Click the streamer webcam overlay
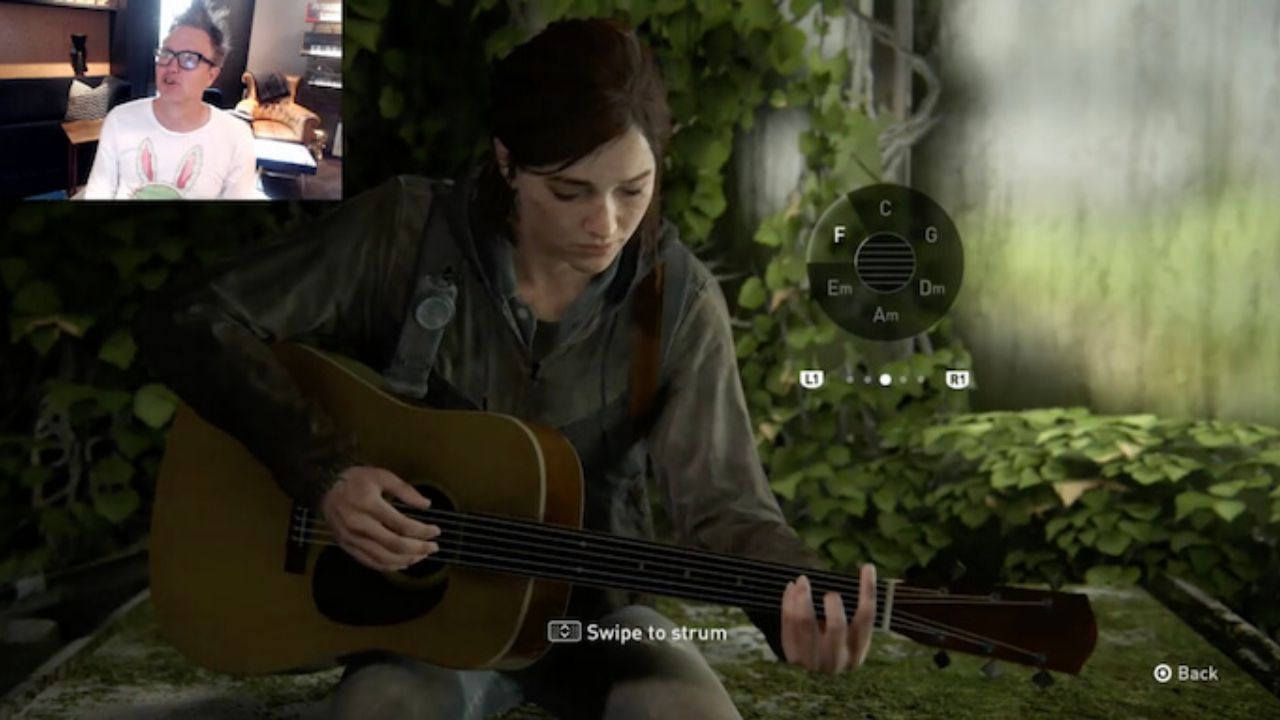The width and height of the screenshot is (1280, 720). 170,100
